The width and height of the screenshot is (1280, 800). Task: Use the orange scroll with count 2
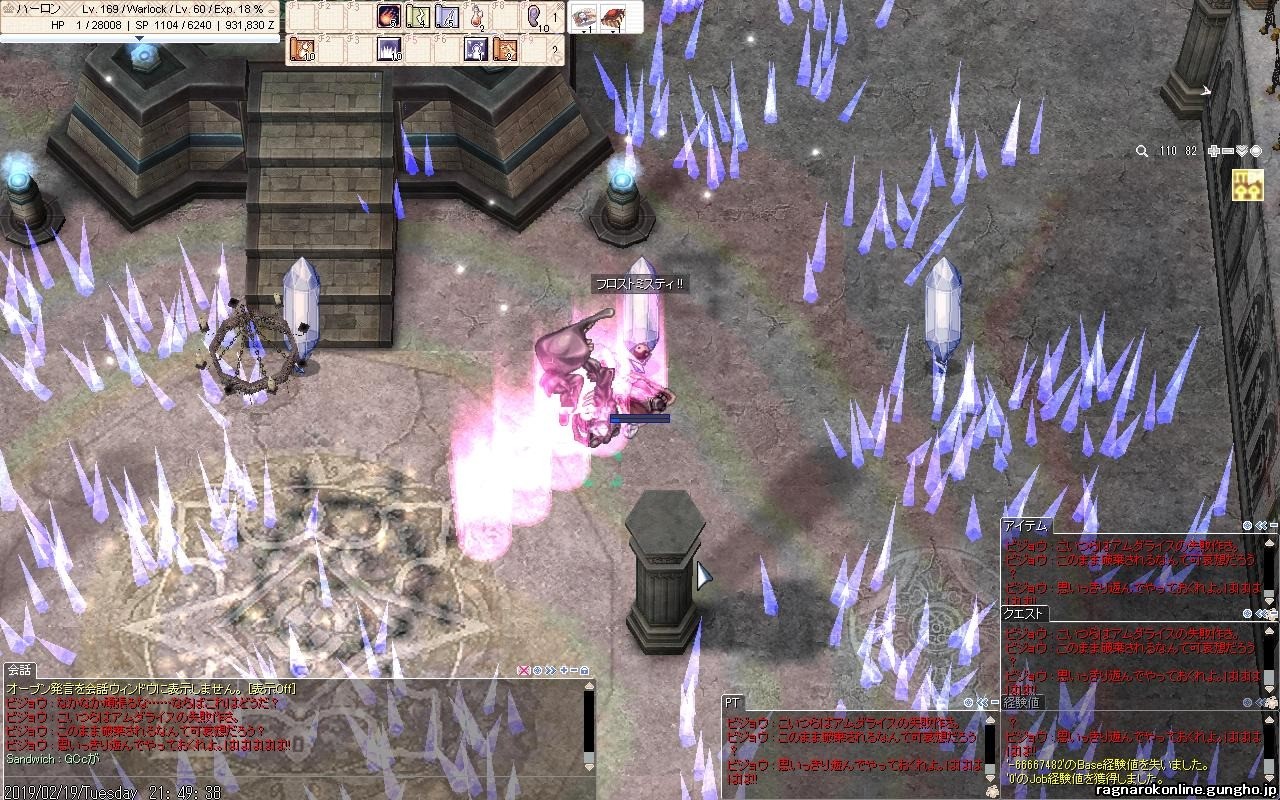point(505,49)
